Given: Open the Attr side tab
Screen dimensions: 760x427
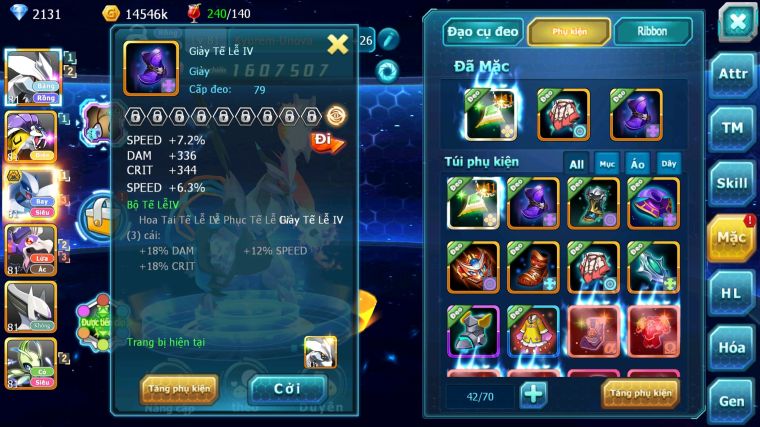Looking at the screenshot, I should click(732, 75).
